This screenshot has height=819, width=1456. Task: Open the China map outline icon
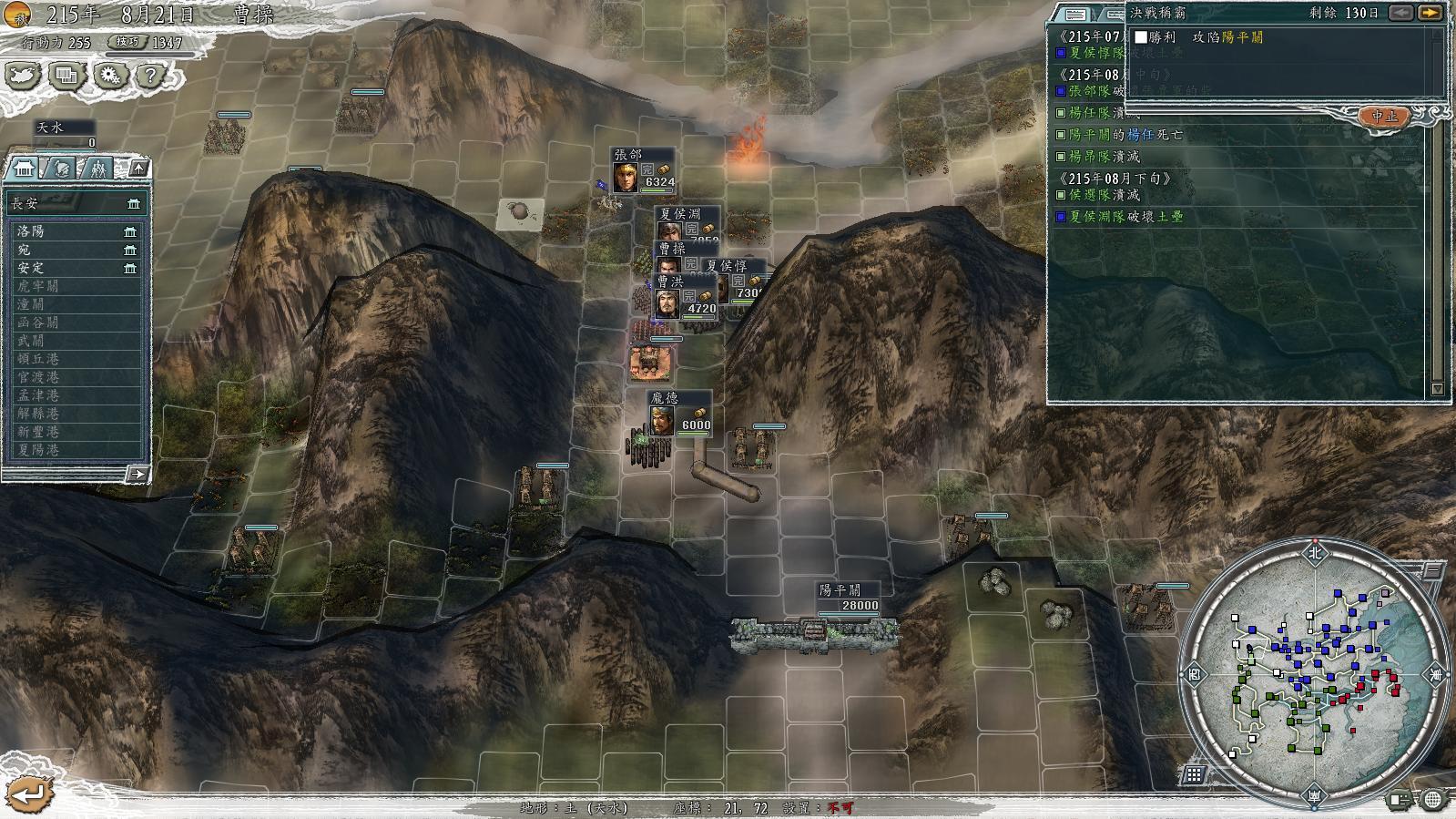tap(24, 76)
